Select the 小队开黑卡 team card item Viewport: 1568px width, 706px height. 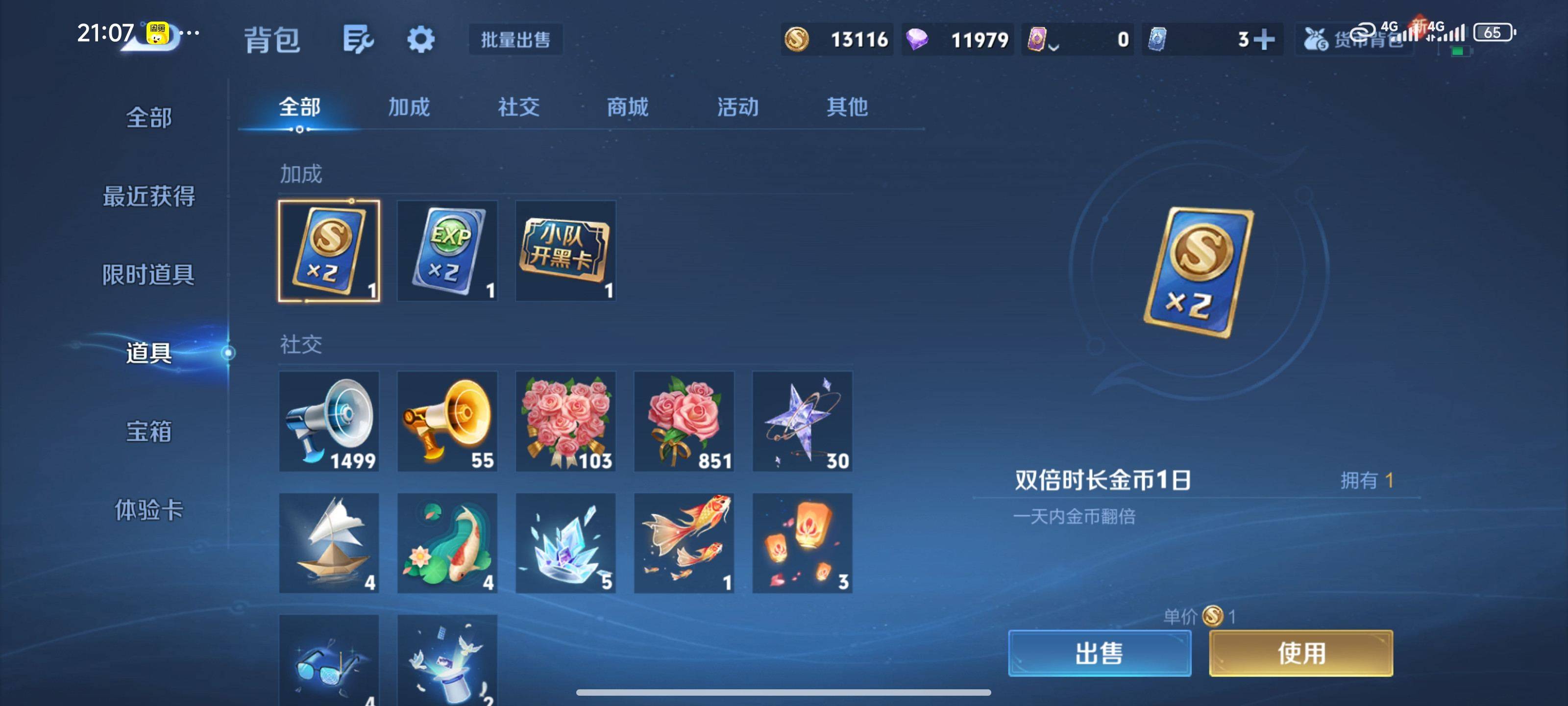coord(565,251)
